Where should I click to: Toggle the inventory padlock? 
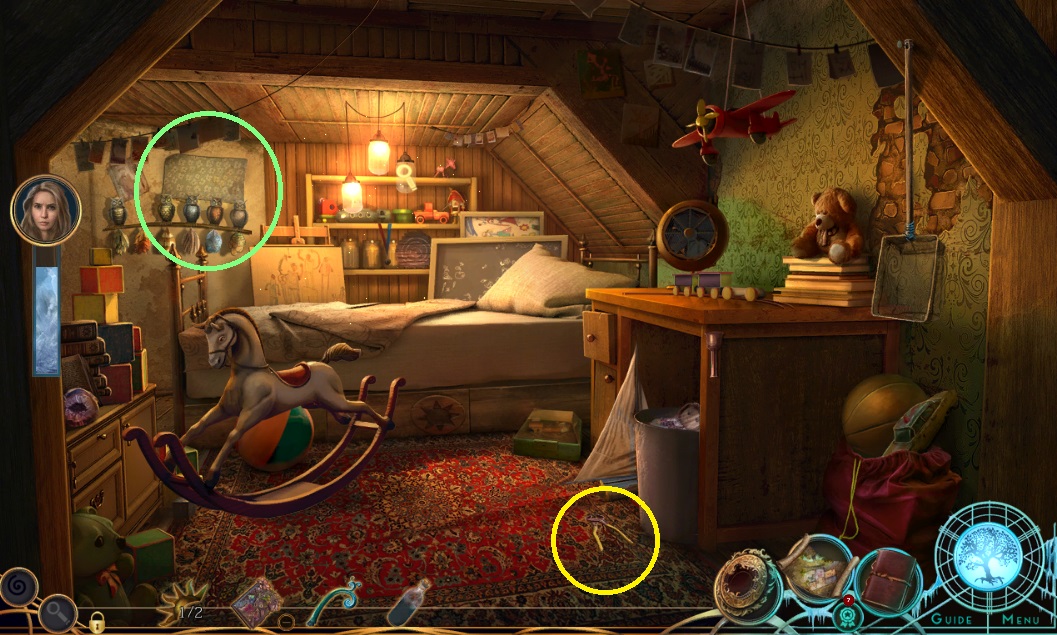tap(97, 620)
